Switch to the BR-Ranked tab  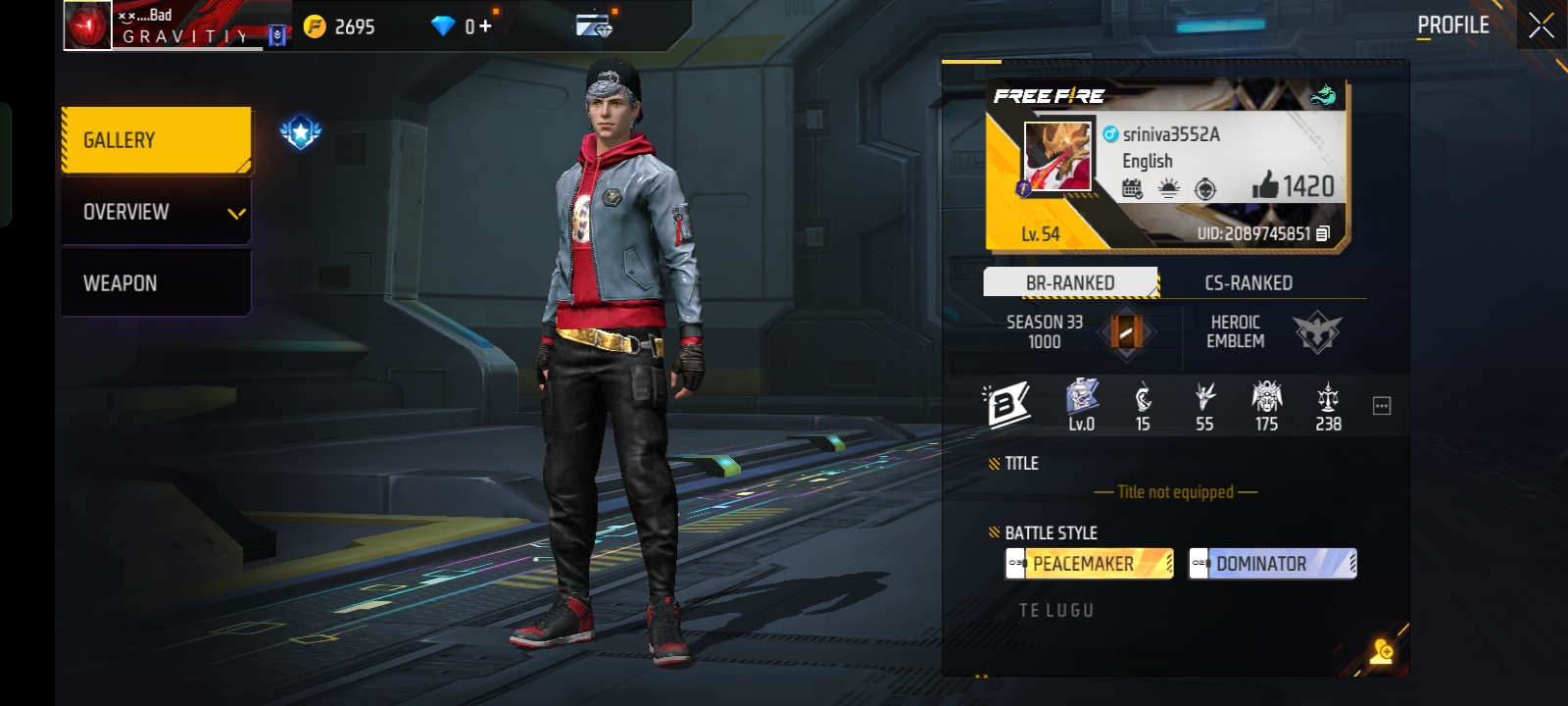(1070, 282)
